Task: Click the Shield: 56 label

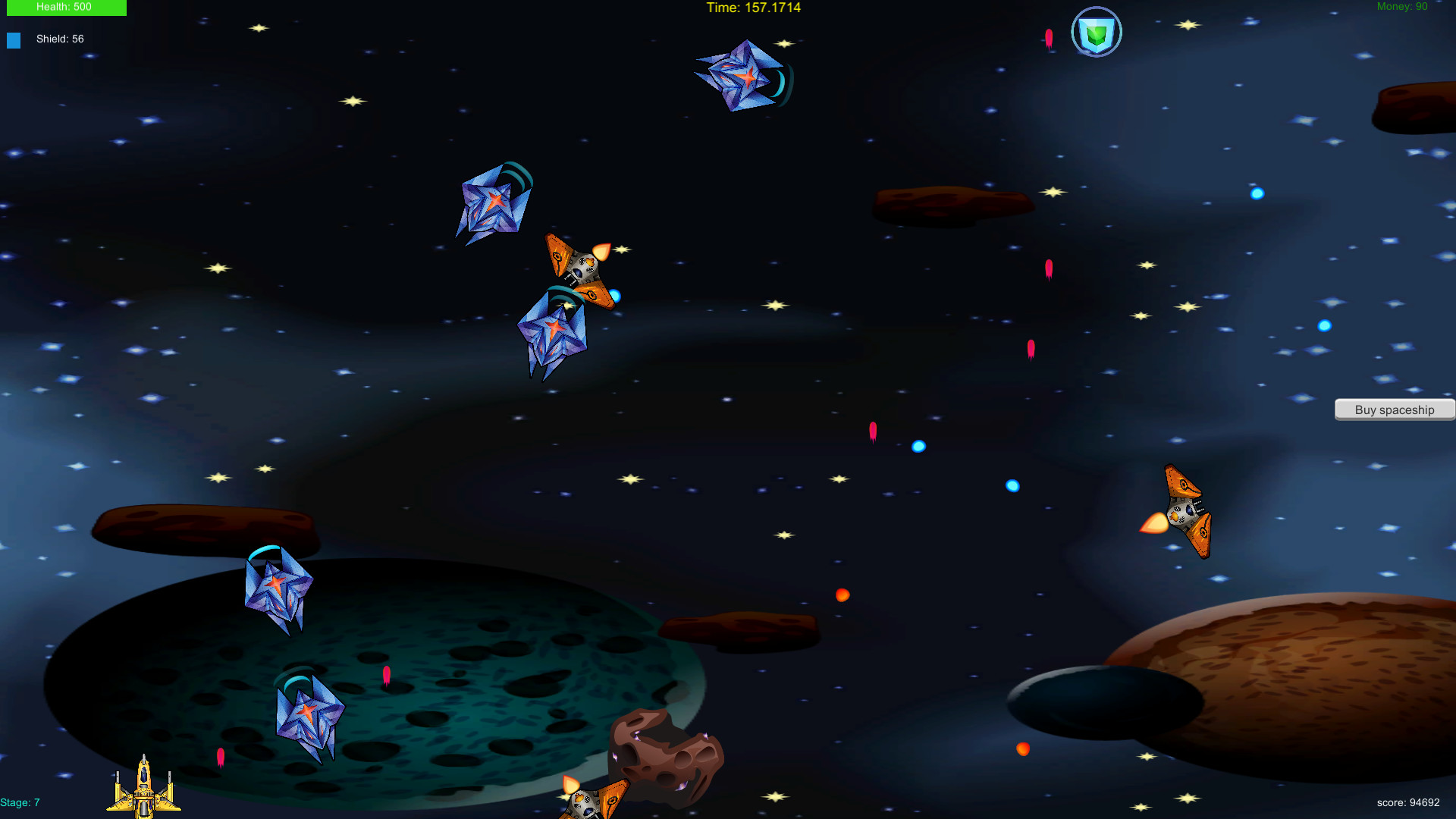Action: (x=60, y=39)
